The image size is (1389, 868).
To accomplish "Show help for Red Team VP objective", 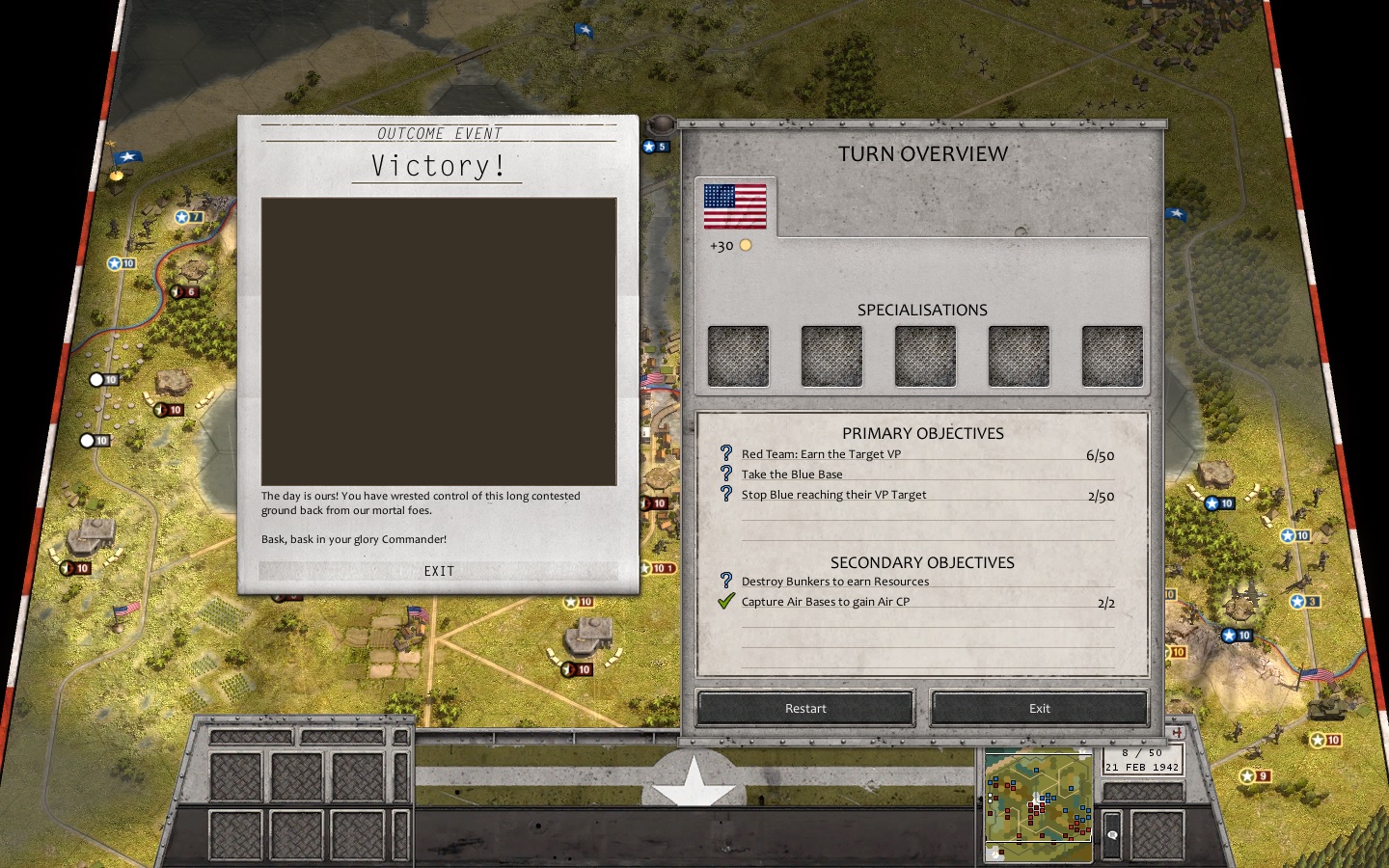I will (x=726, y=453).
